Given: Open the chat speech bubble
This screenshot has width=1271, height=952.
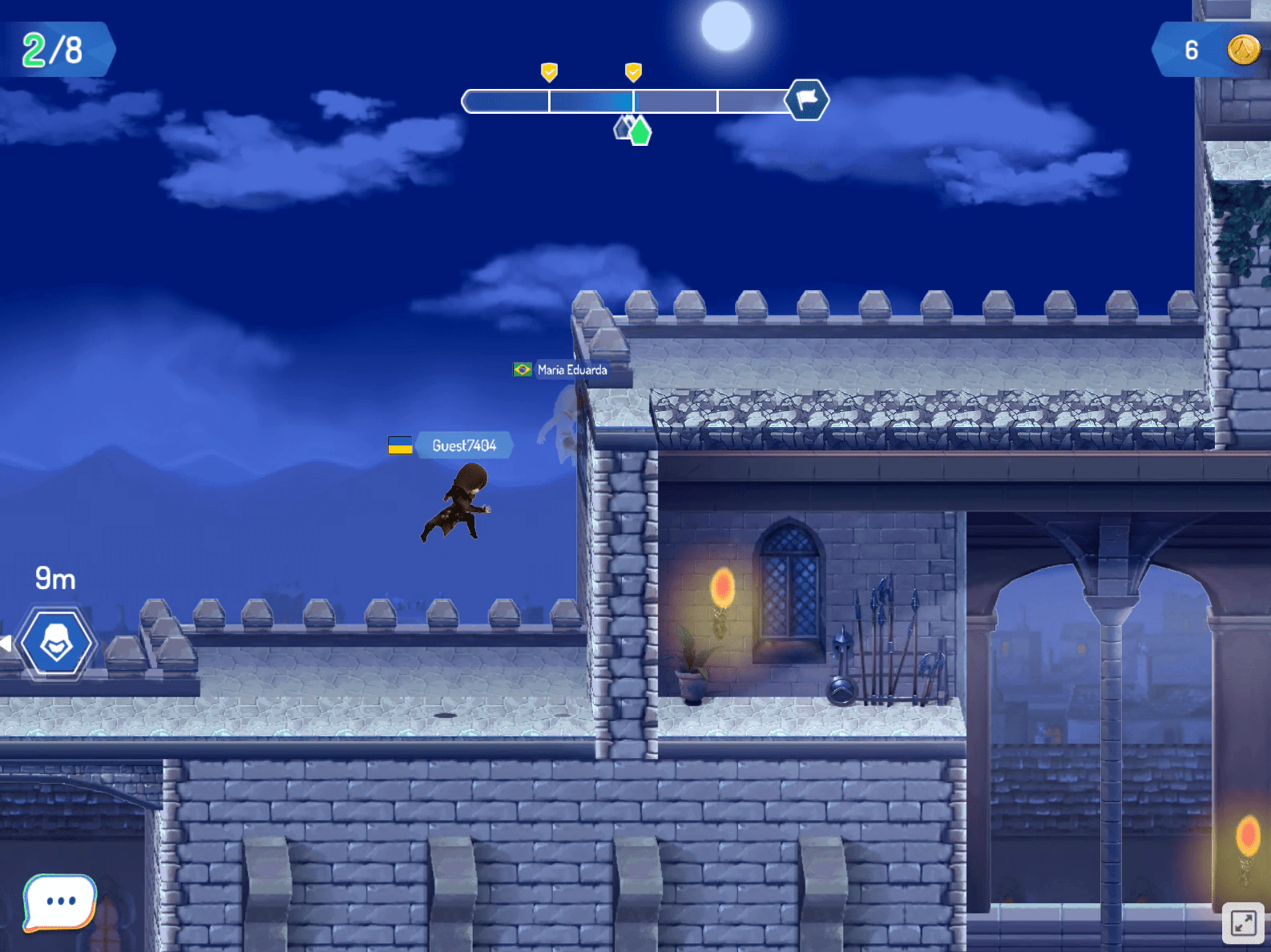Looking at the screenshot, I should point(60,902).
